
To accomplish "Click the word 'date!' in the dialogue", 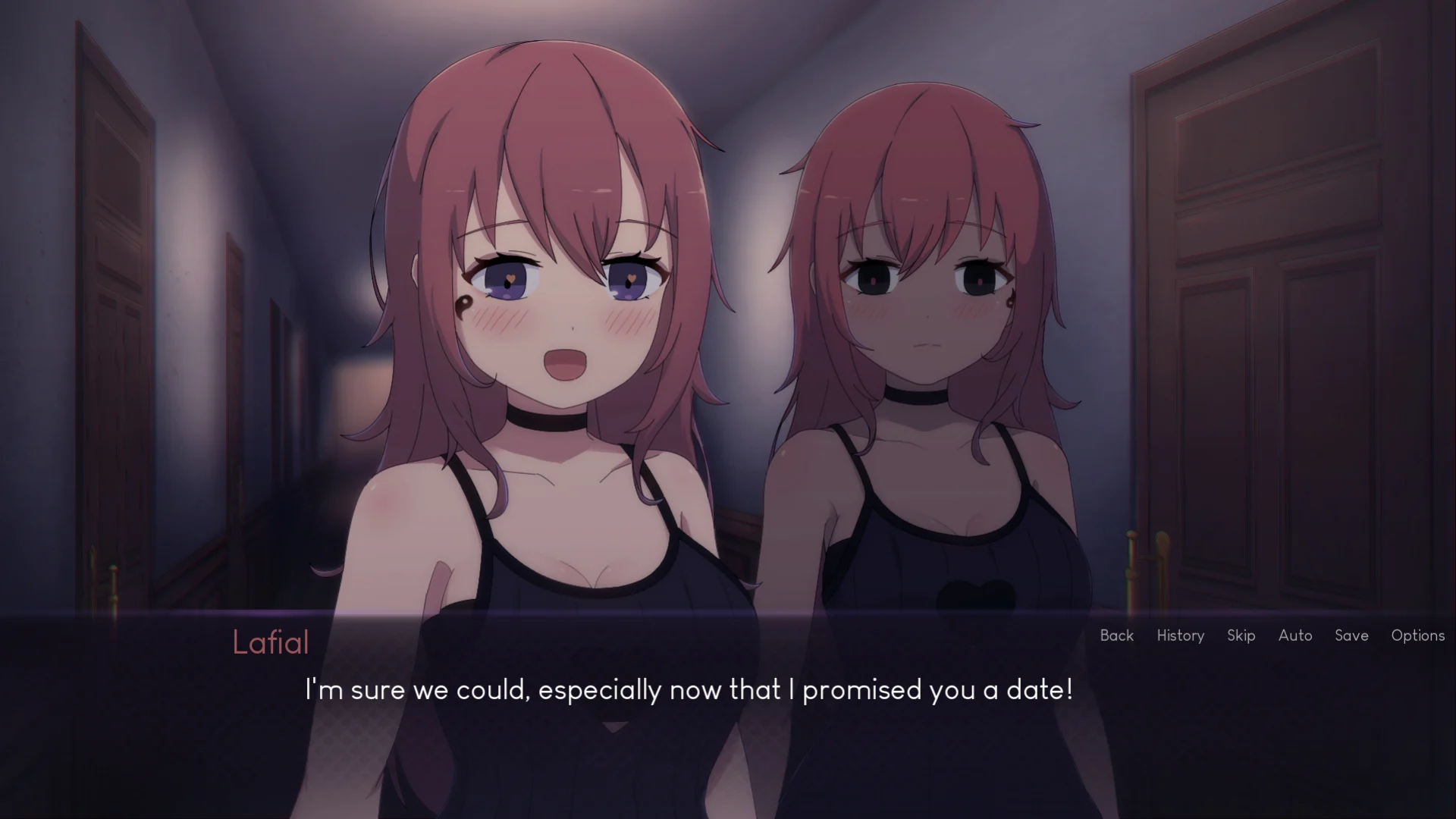I will [x=1040, y=690].
